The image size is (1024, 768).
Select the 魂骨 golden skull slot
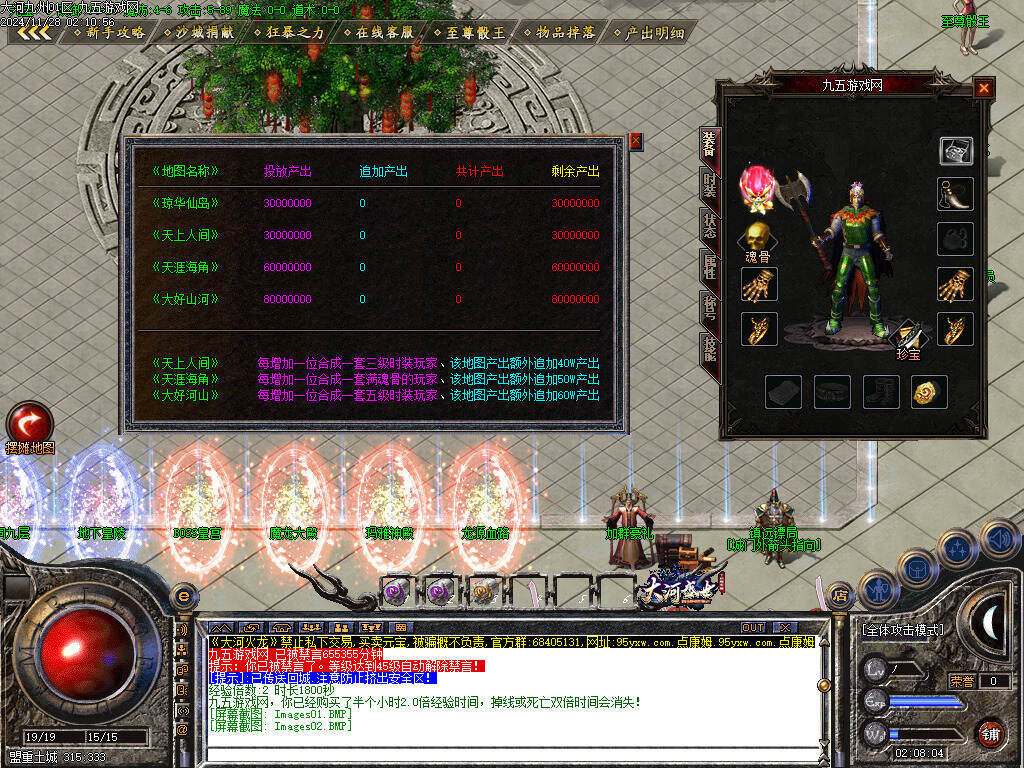[757, 237]
